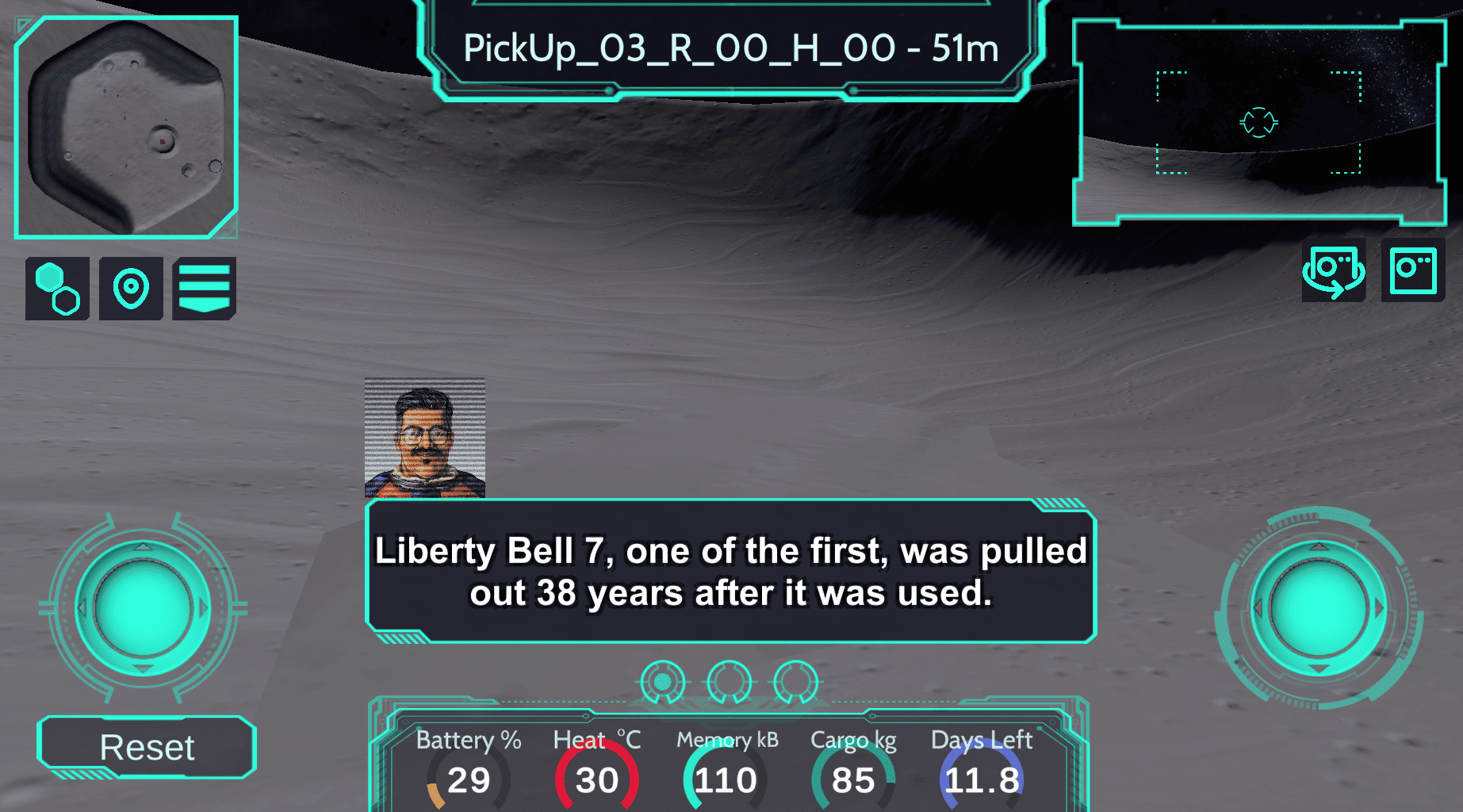The image size is (1463, 812).
Task: Open the stacked layers menu icon
Action: (x=204, y=289)
